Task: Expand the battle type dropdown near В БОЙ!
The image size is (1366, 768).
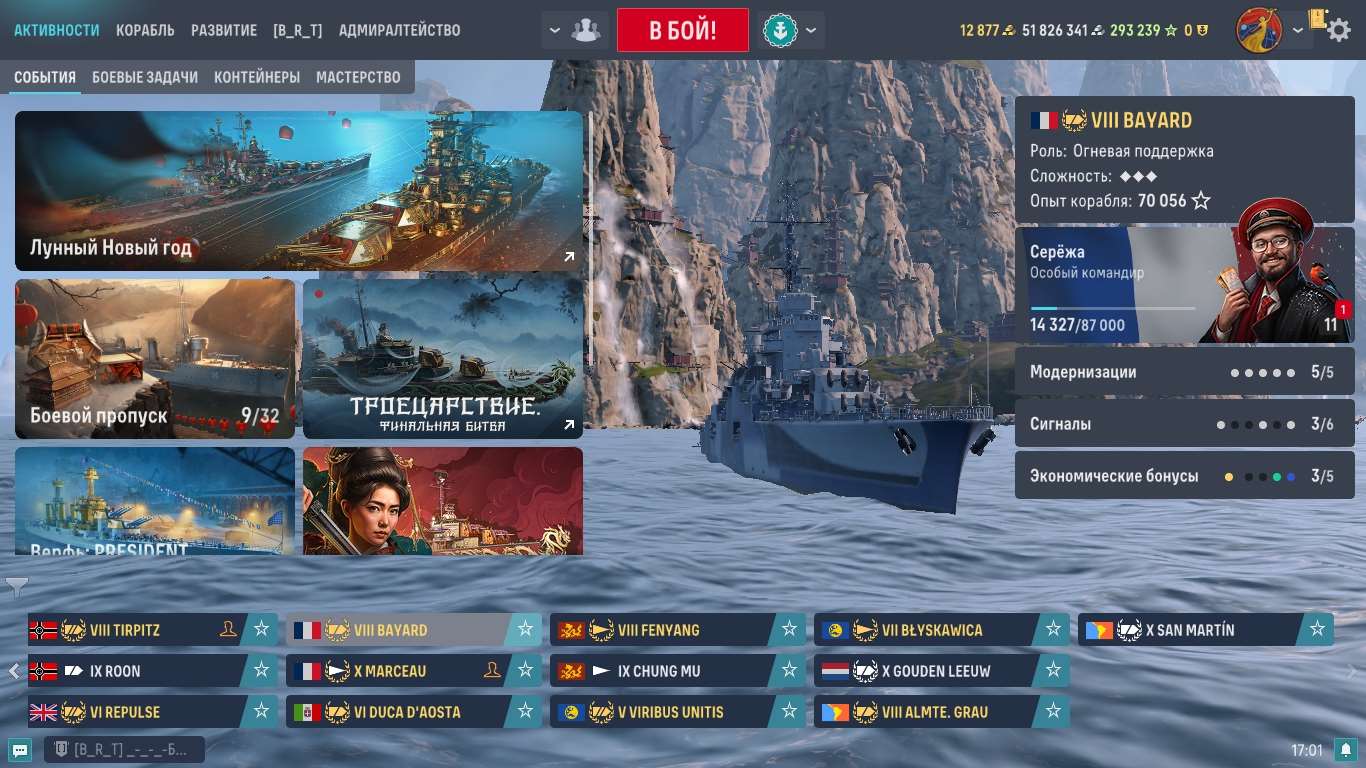Action: tap(554, 30)
